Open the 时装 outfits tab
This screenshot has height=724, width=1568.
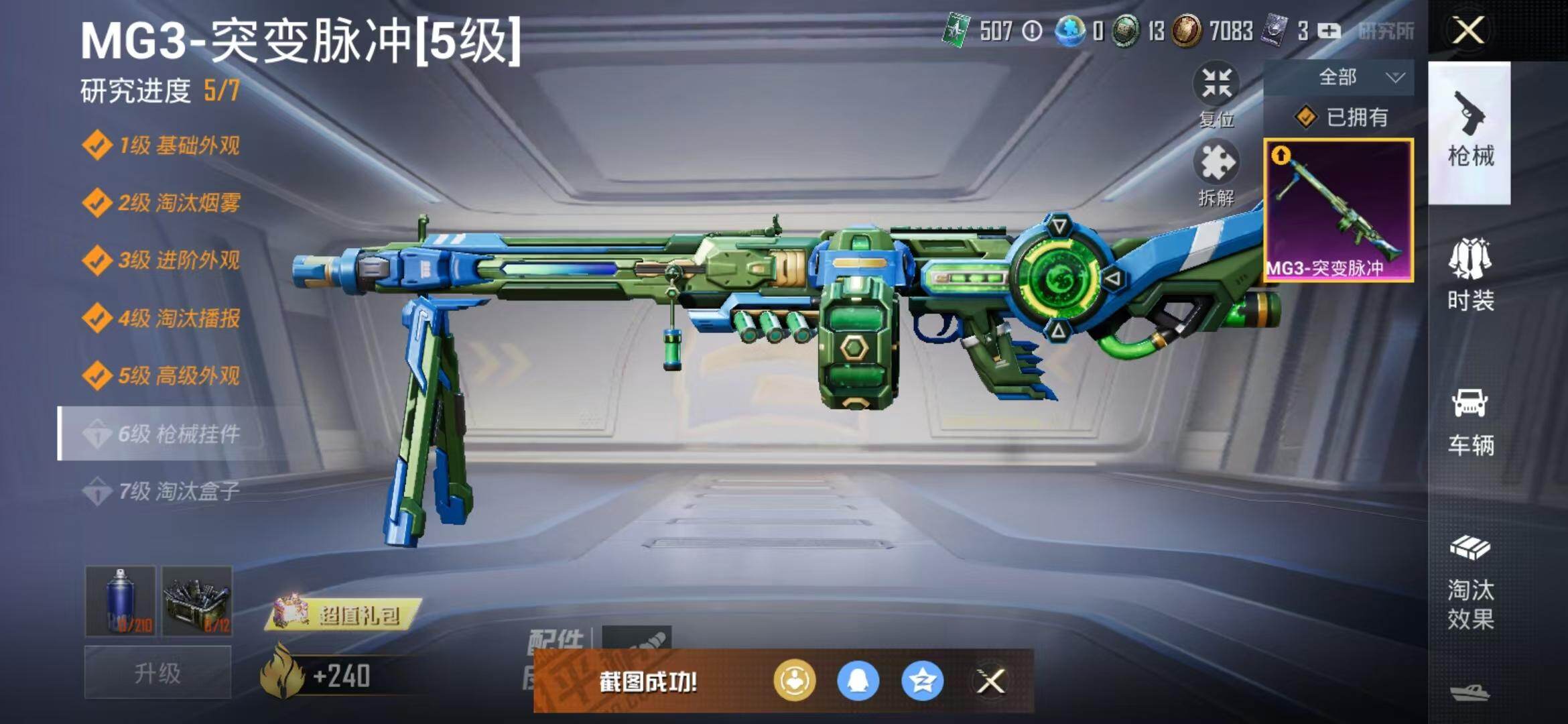[1469, 276]
